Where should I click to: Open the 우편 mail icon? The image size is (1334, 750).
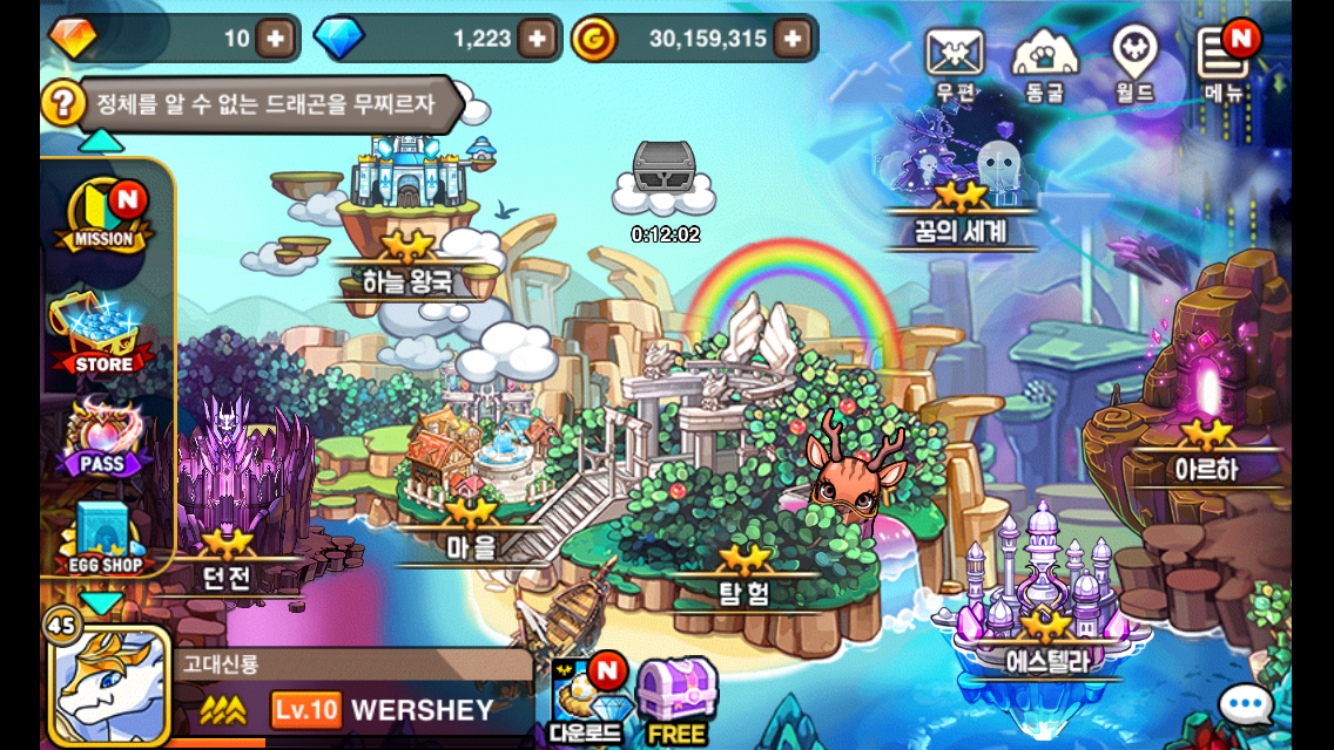[x=955, y=59]
